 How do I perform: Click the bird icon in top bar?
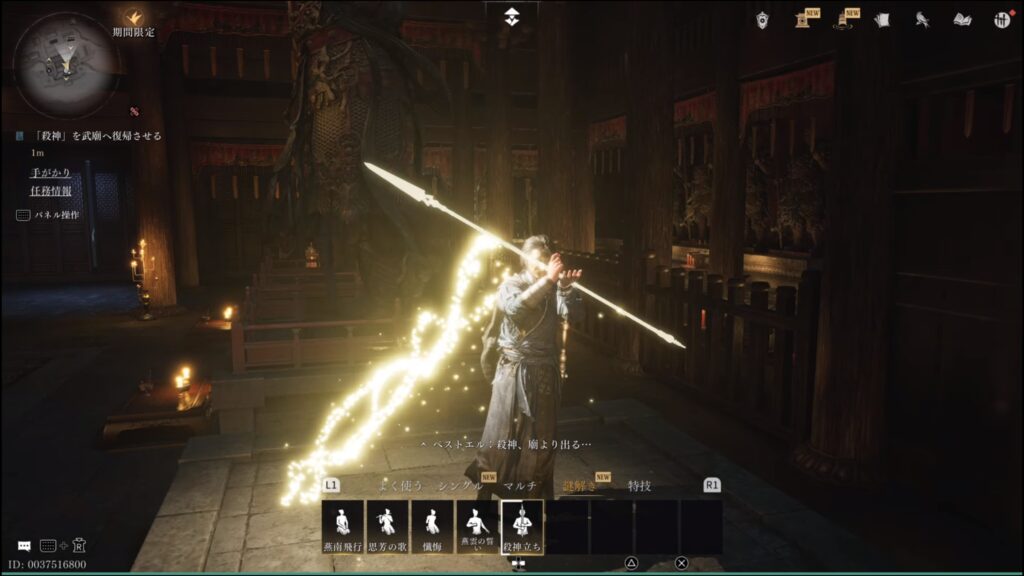click(922, 19)
